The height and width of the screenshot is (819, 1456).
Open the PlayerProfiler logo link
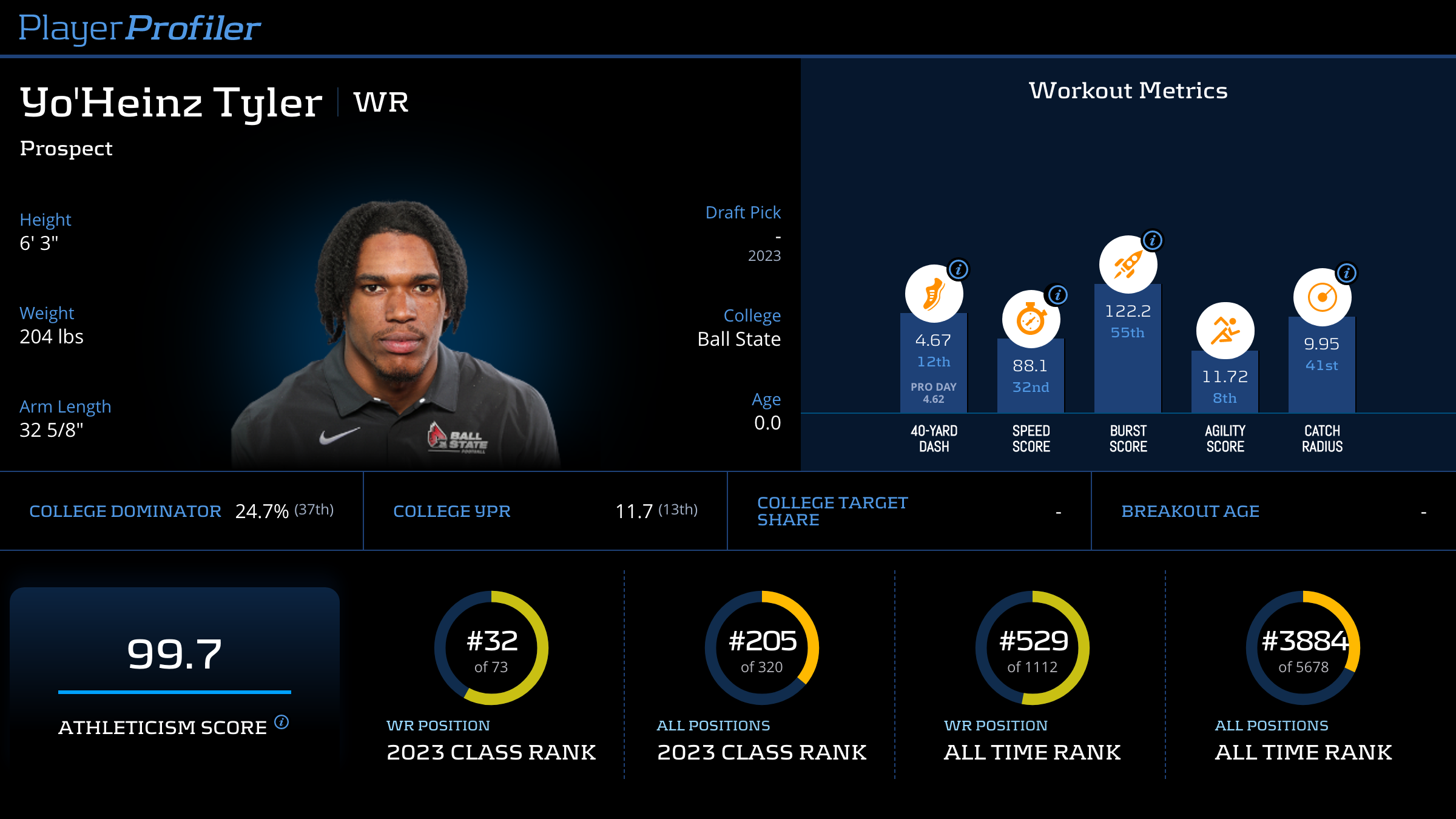(x=140, y=28)
